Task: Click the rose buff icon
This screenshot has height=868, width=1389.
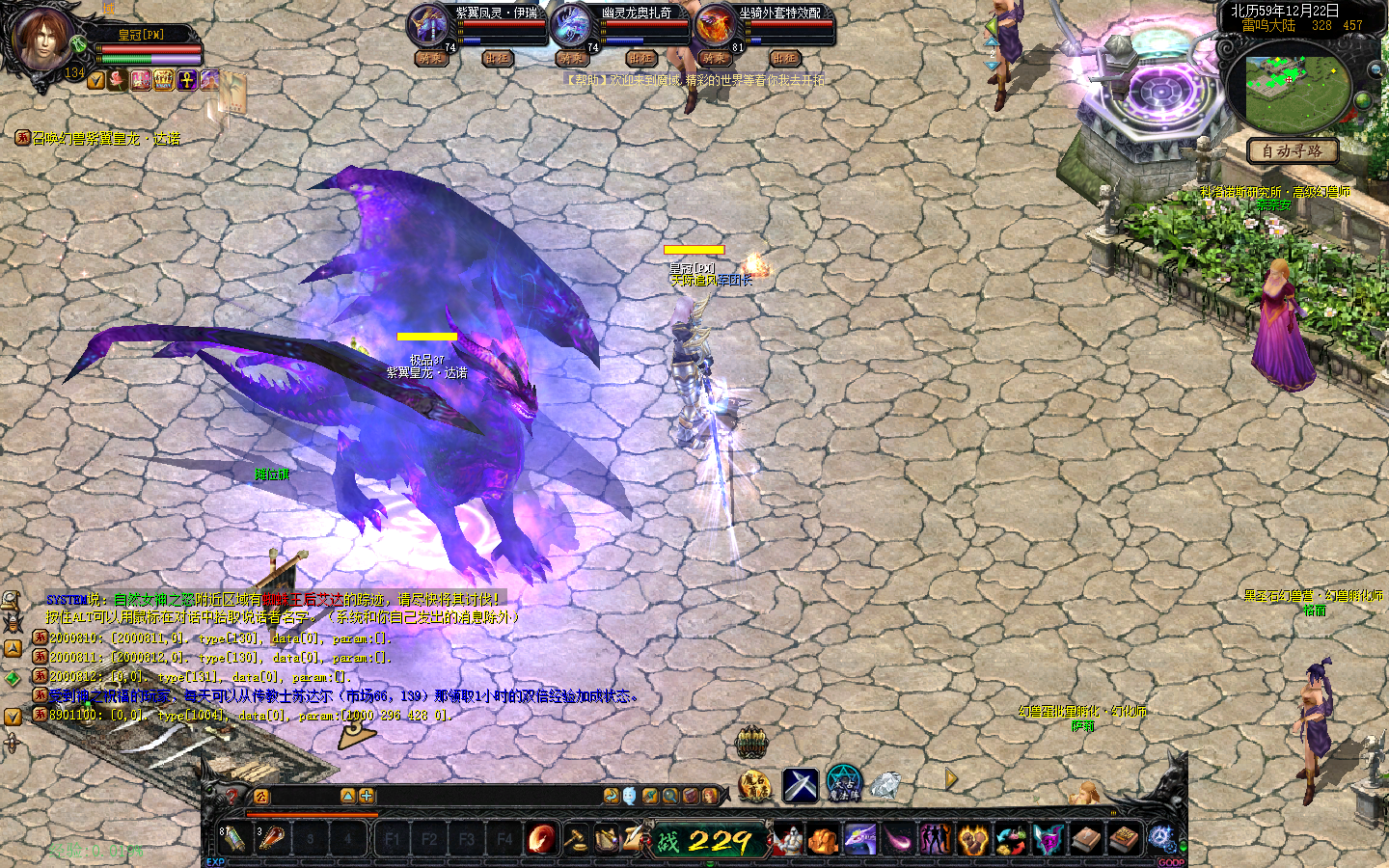Action: click(119, 80)
